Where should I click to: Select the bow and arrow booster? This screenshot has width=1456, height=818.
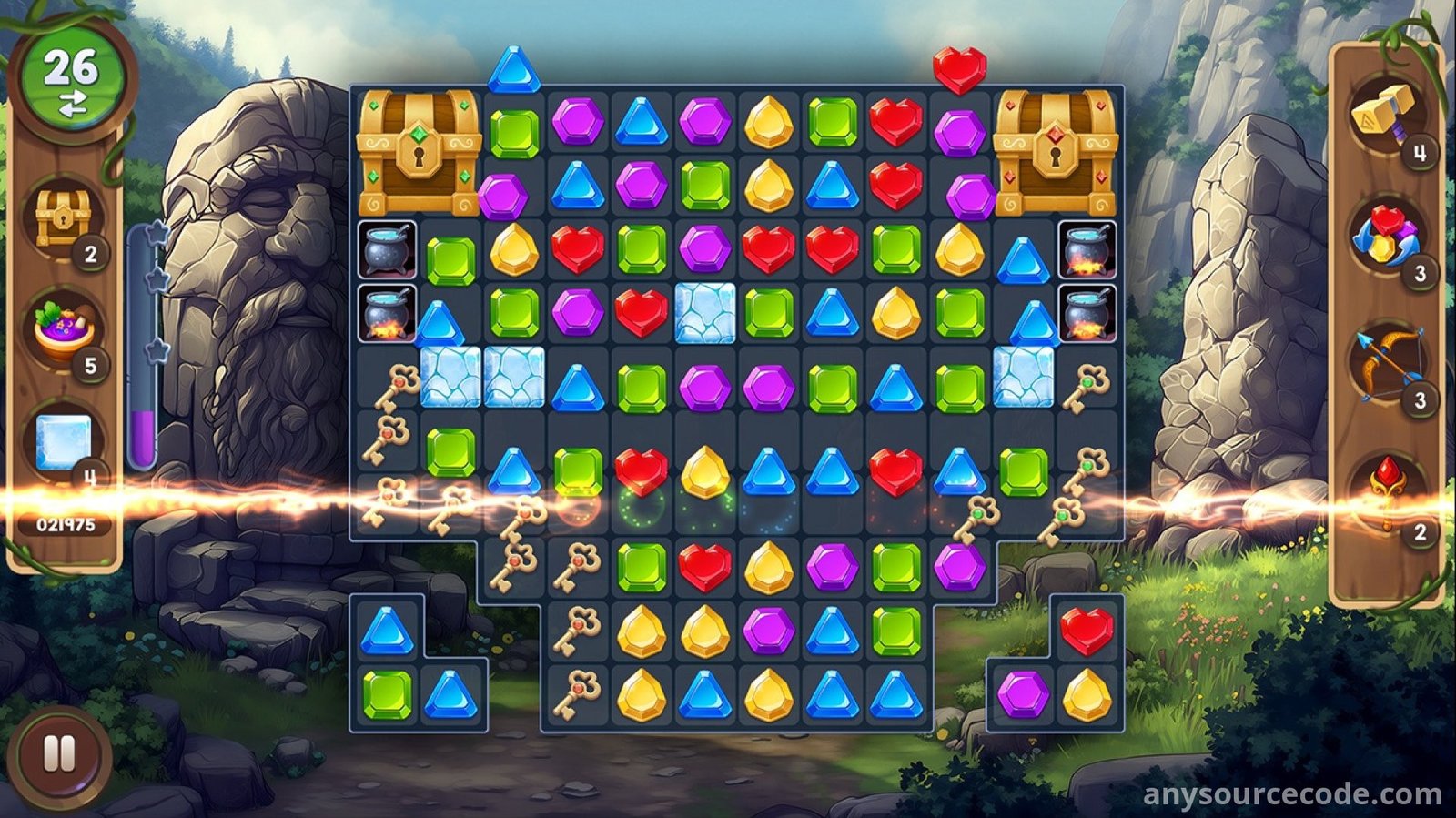click(x=1385, y=366)
